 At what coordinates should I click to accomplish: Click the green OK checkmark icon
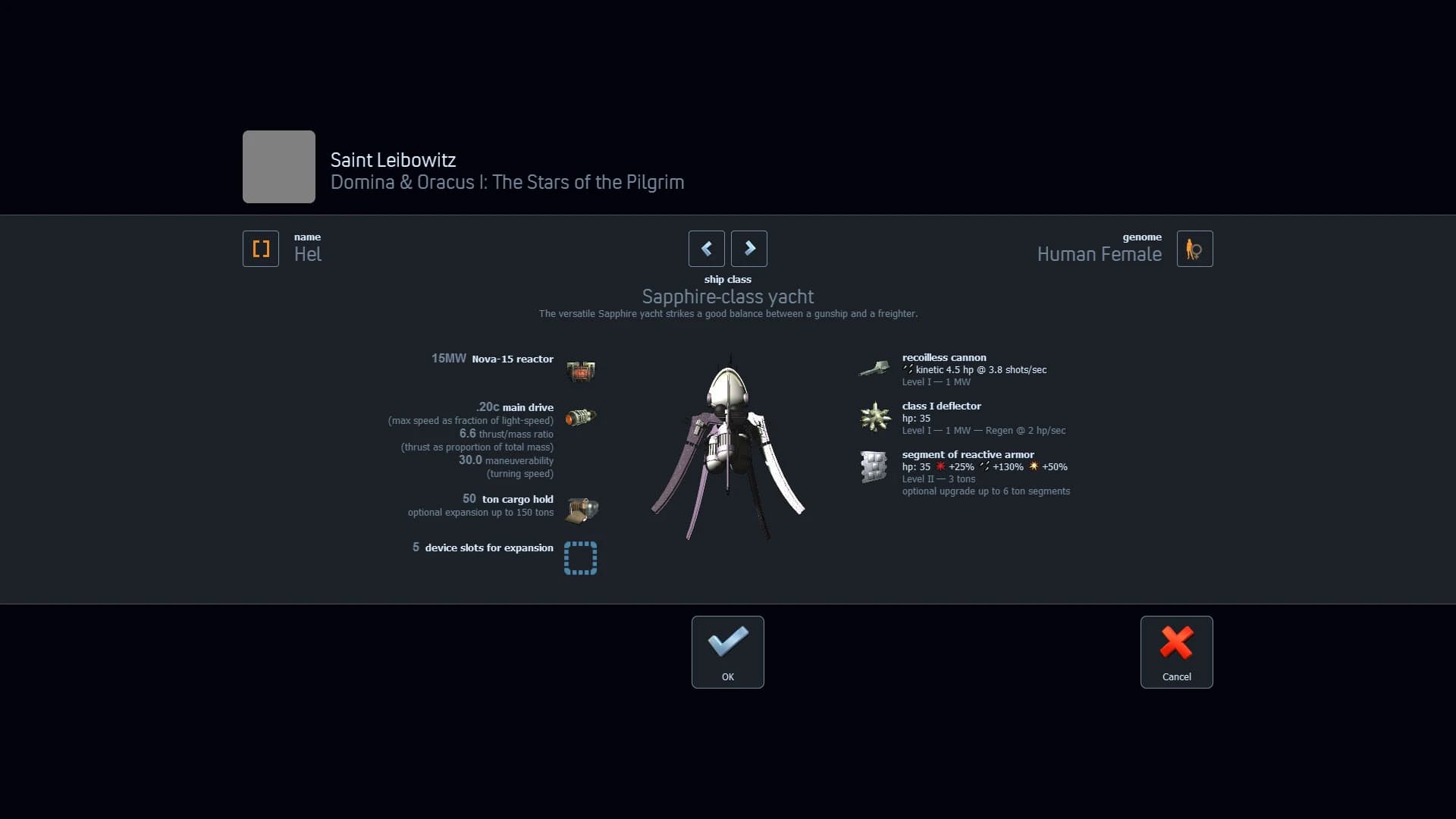(727, 642)
